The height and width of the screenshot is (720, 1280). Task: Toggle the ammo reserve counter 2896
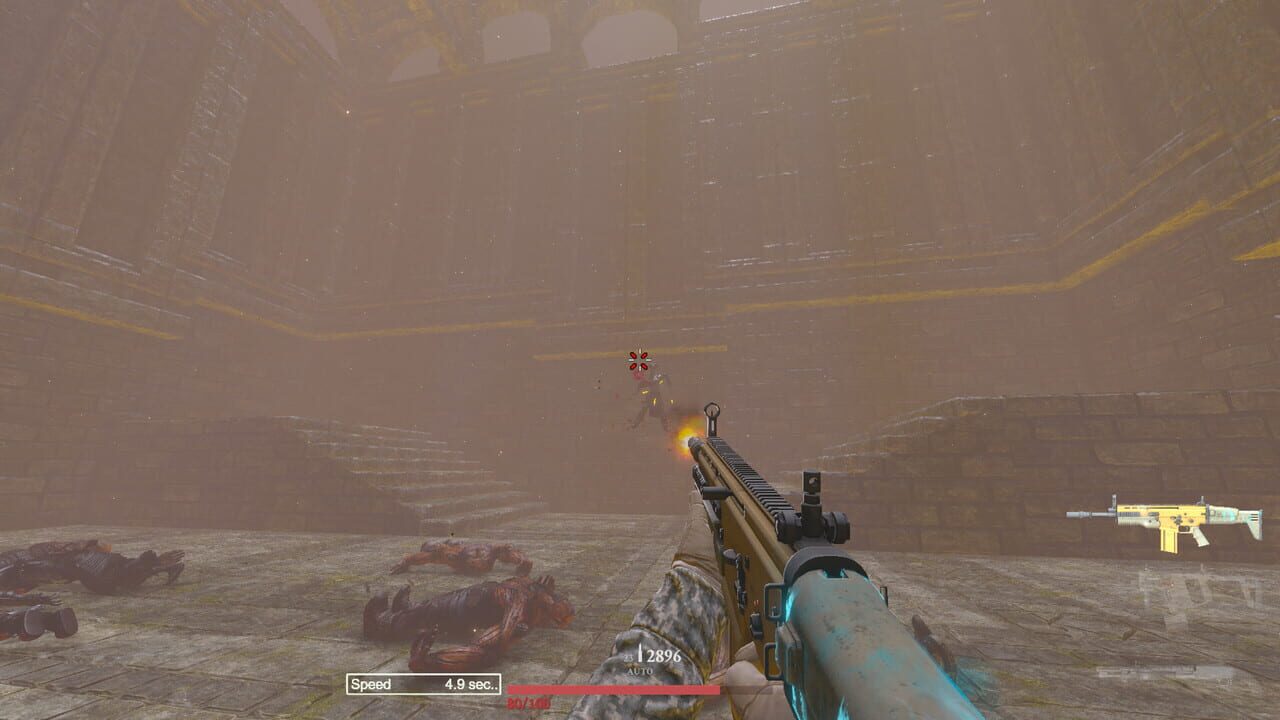tap(659, 655)
